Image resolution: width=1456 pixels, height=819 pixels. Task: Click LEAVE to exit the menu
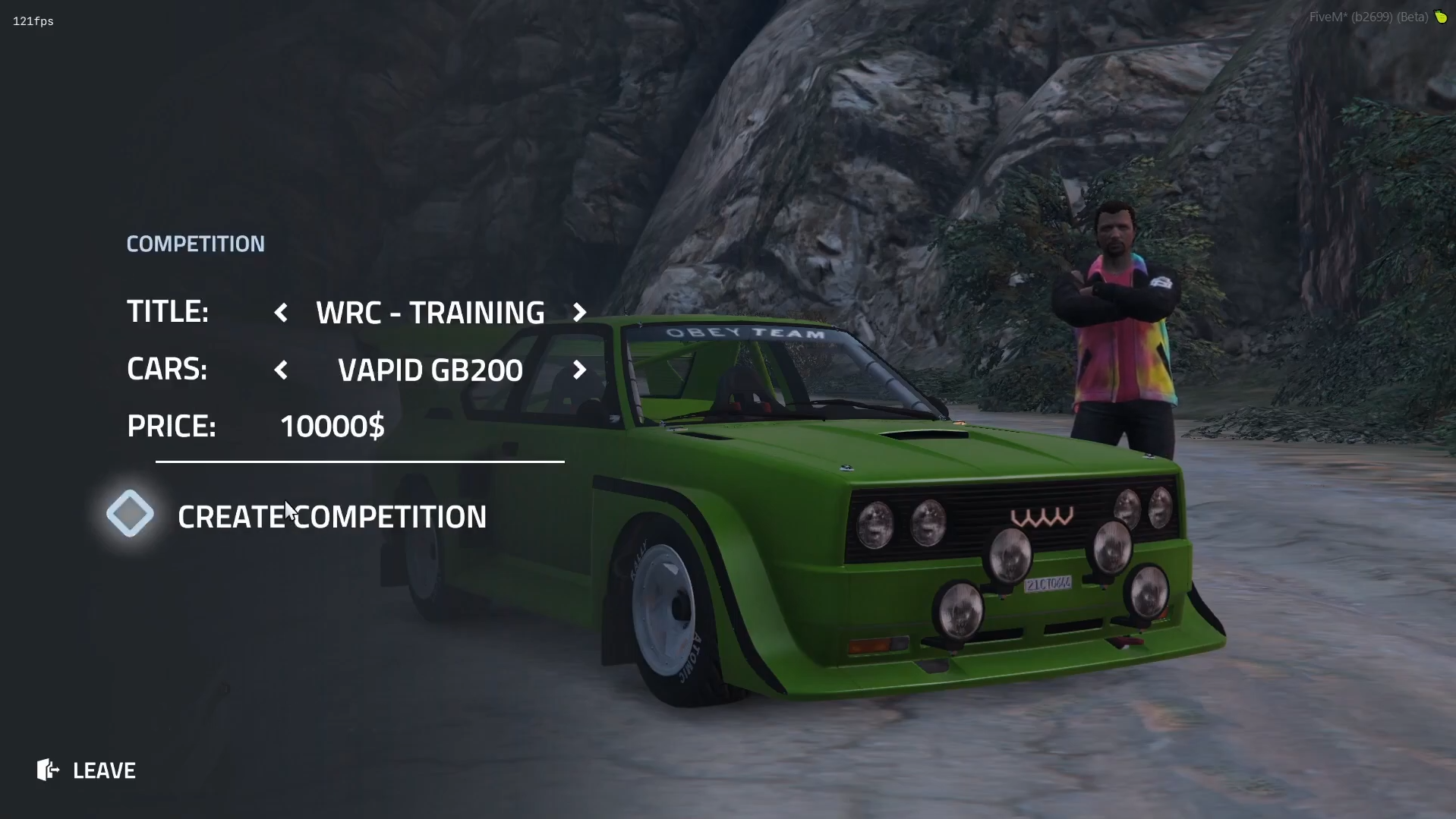[104, 770]
